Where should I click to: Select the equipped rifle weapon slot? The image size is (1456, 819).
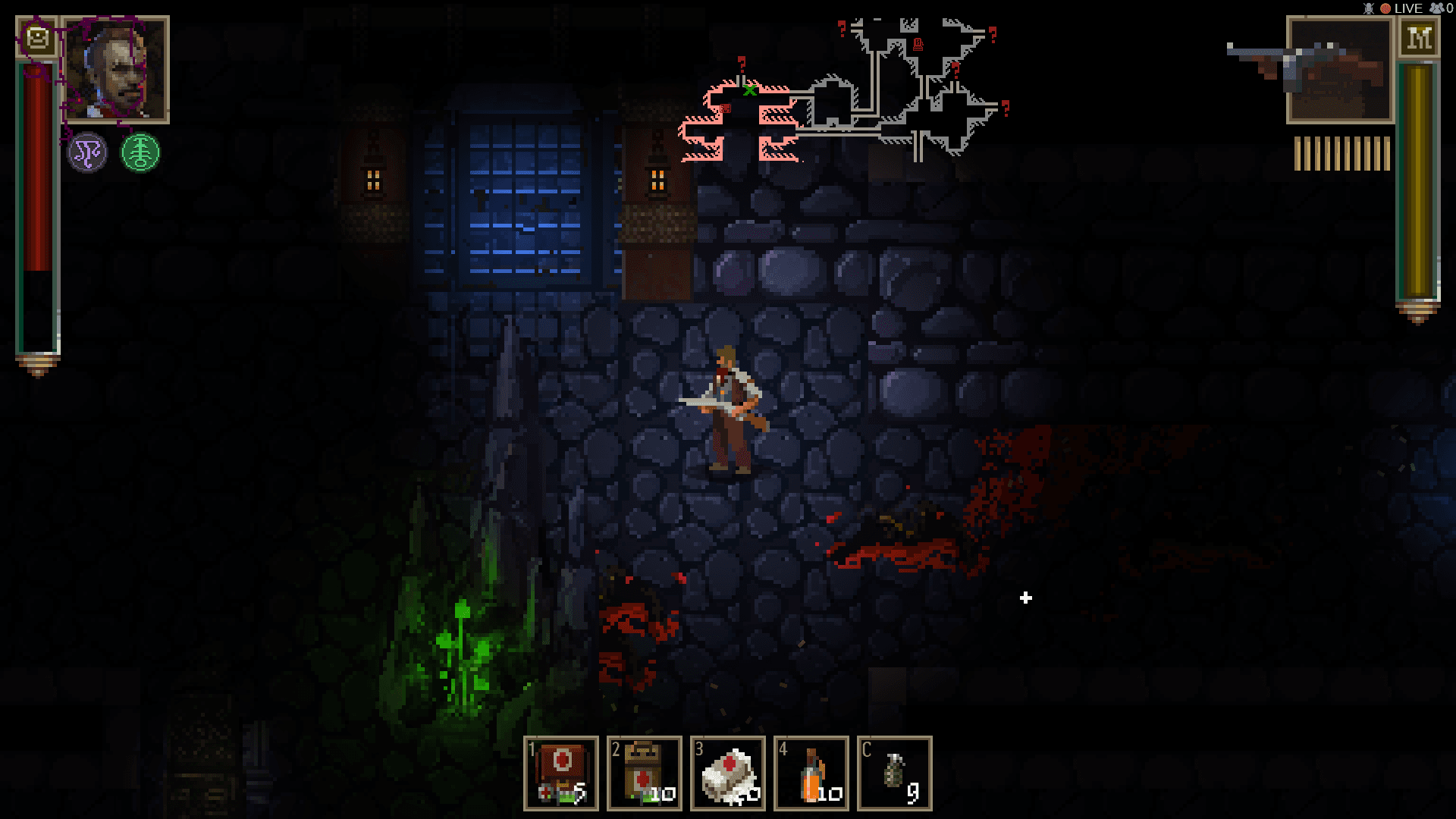1339,69
